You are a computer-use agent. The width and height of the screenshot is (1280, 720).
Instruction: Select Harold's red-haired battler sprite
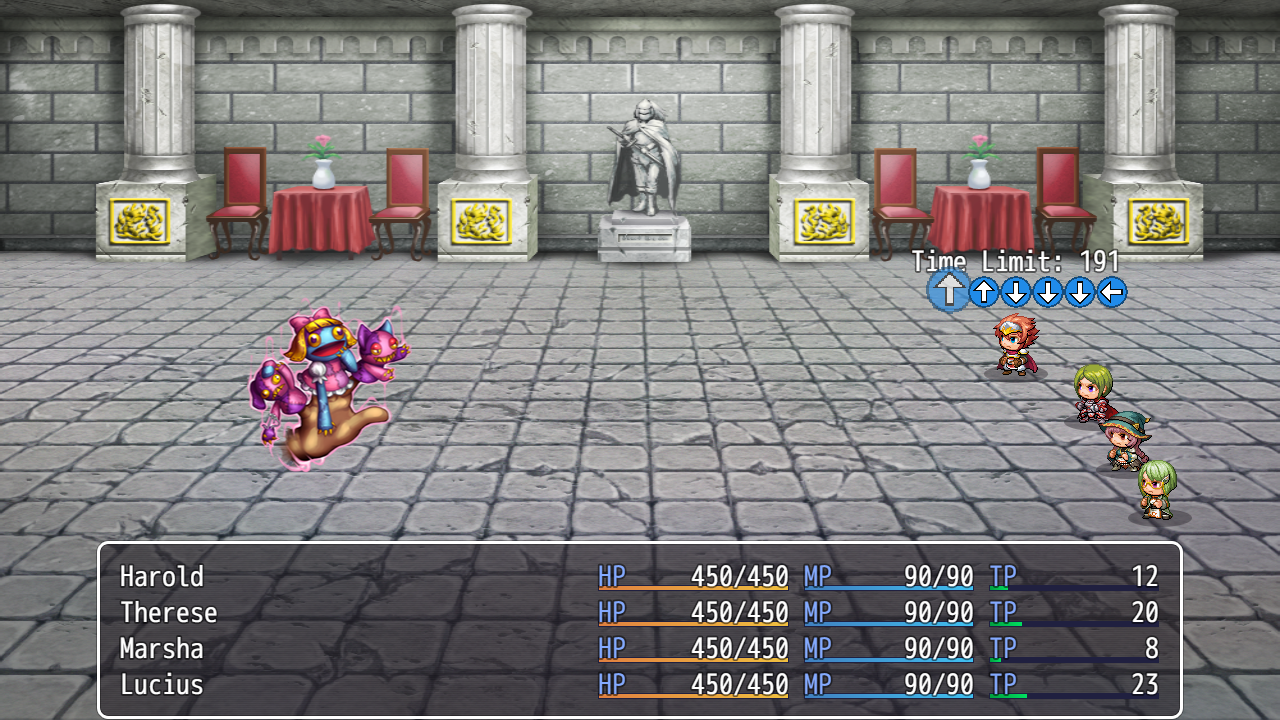tap(1015, 345)
